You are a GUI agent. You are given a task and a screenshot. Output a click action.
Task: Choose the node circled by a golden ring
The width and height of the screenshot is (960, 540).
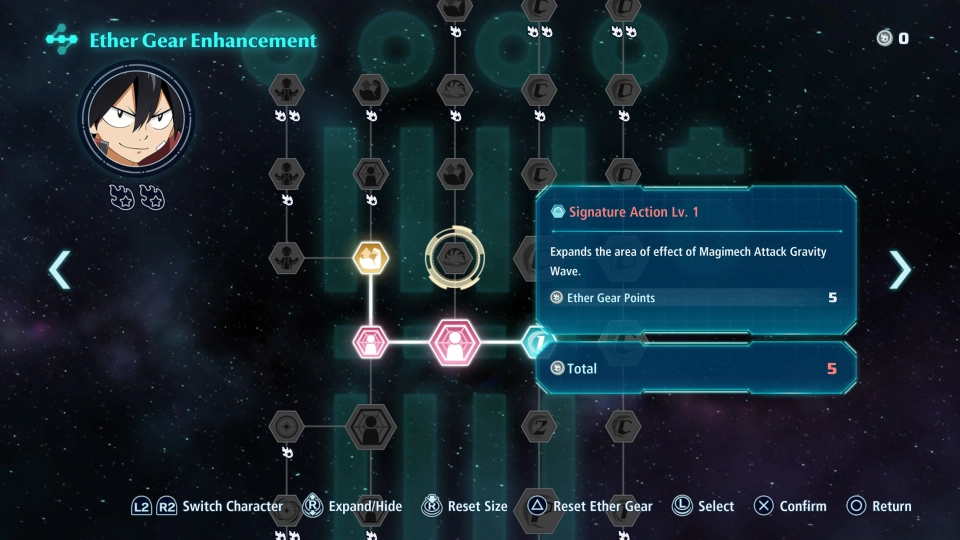pyautogui.click(x=455, y=258)
